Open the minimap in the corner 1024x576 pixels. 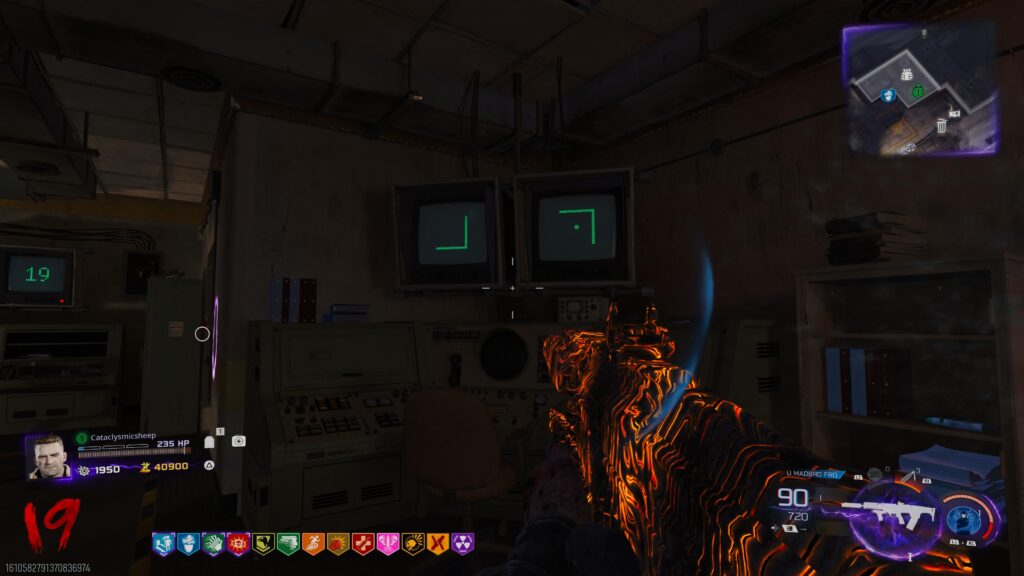point(920,88)
